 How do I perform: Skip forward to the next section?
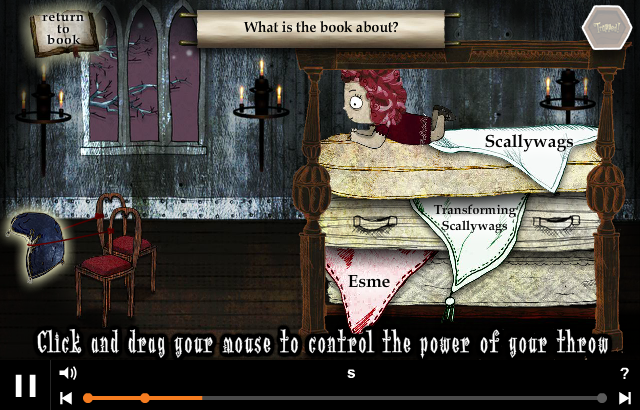tap(625, 398)
